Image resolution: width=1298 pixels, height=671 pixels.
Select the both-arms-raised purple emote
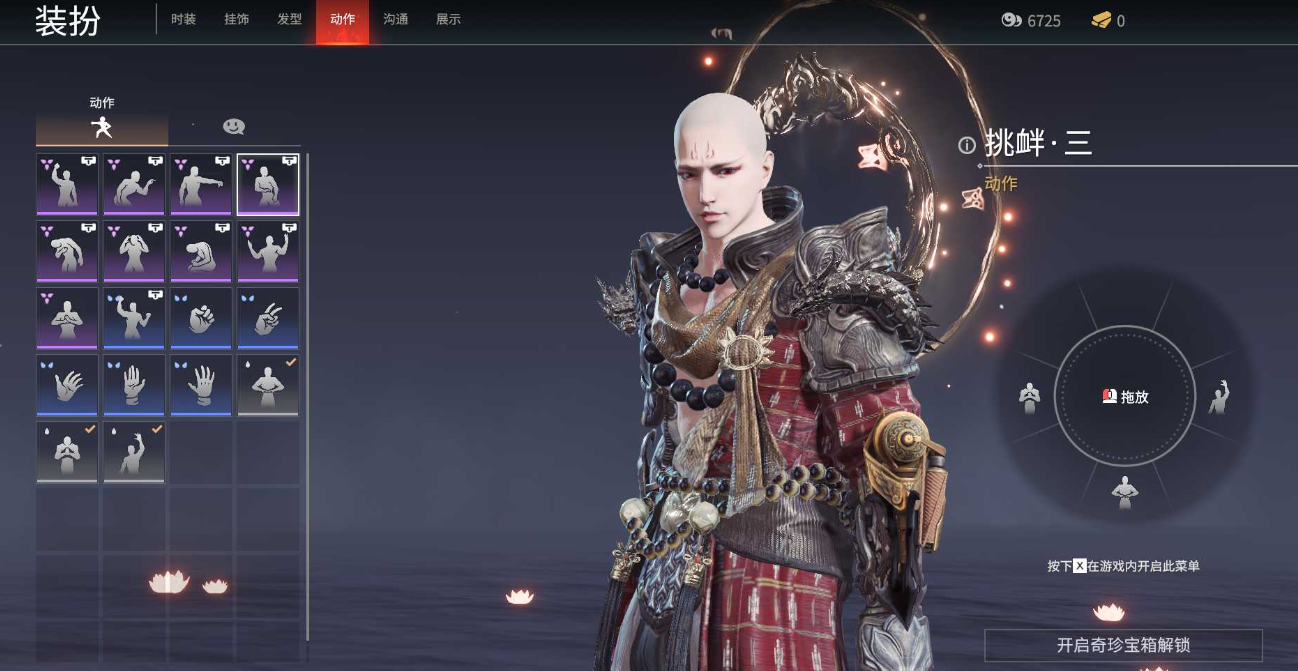[x=268, y=251]
